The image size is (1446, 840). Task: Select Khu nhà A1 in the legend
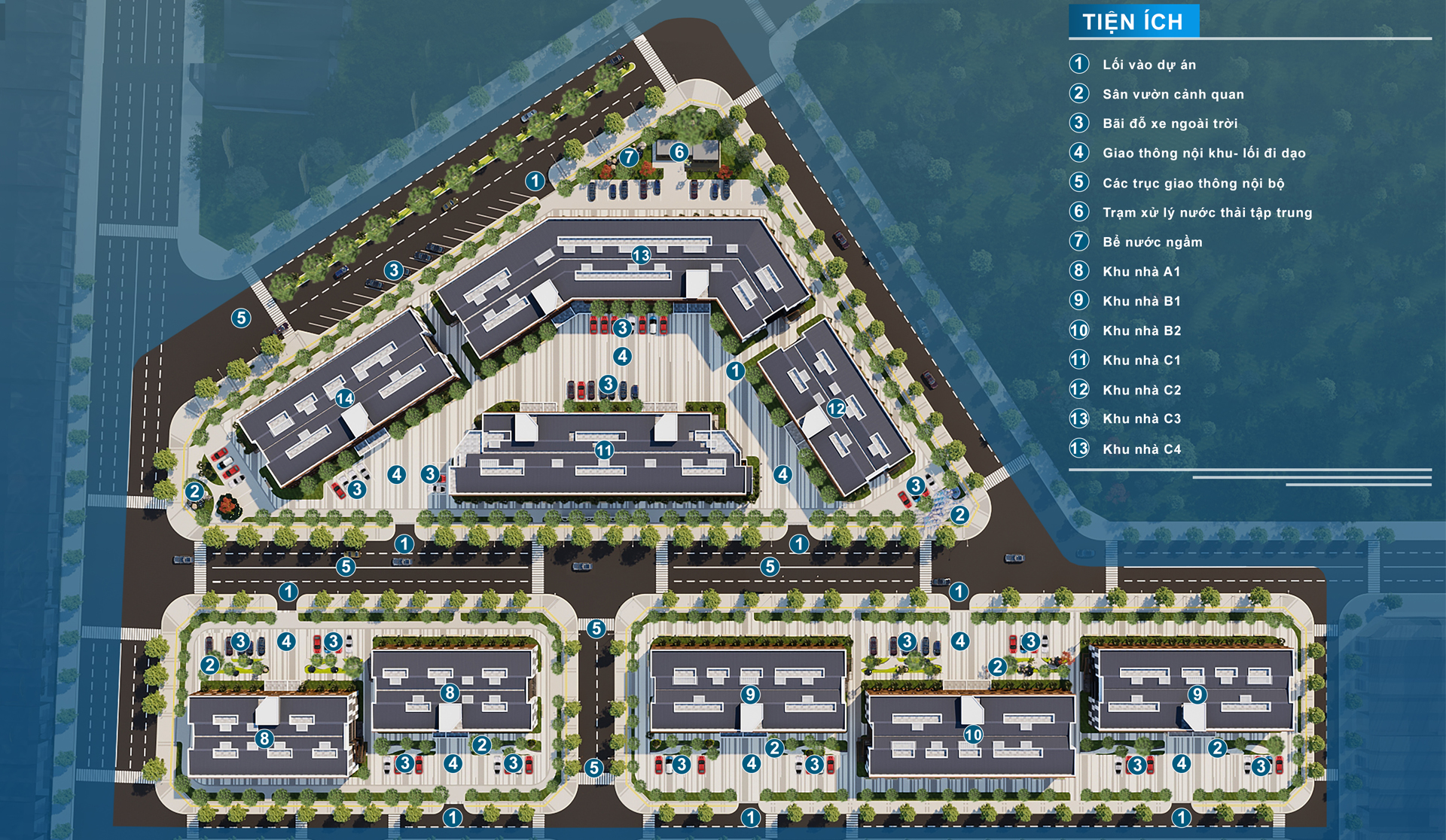click(x=1141, y=271)
